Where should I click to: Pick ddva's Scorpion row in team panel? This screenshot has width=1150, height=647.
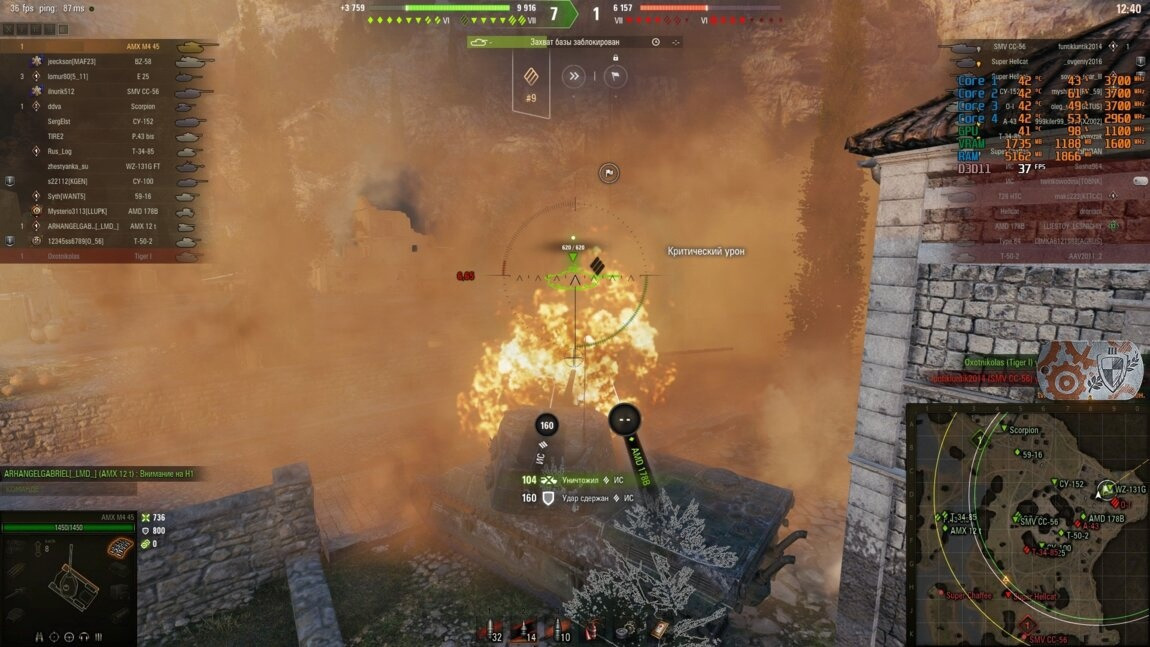[x=100, y=106]
